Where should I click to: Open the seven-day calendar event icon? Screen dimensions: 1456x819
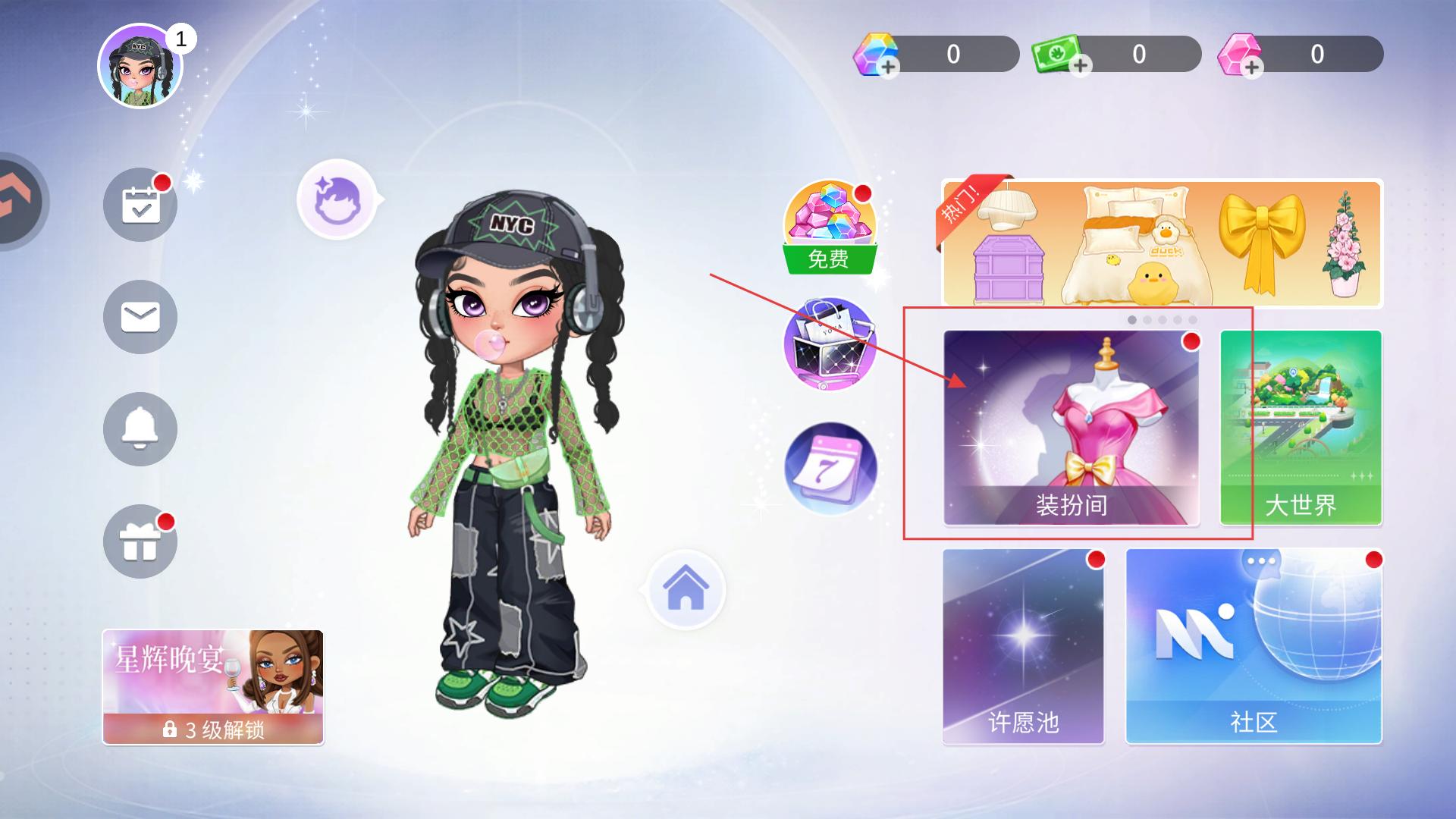pos(829,469)
